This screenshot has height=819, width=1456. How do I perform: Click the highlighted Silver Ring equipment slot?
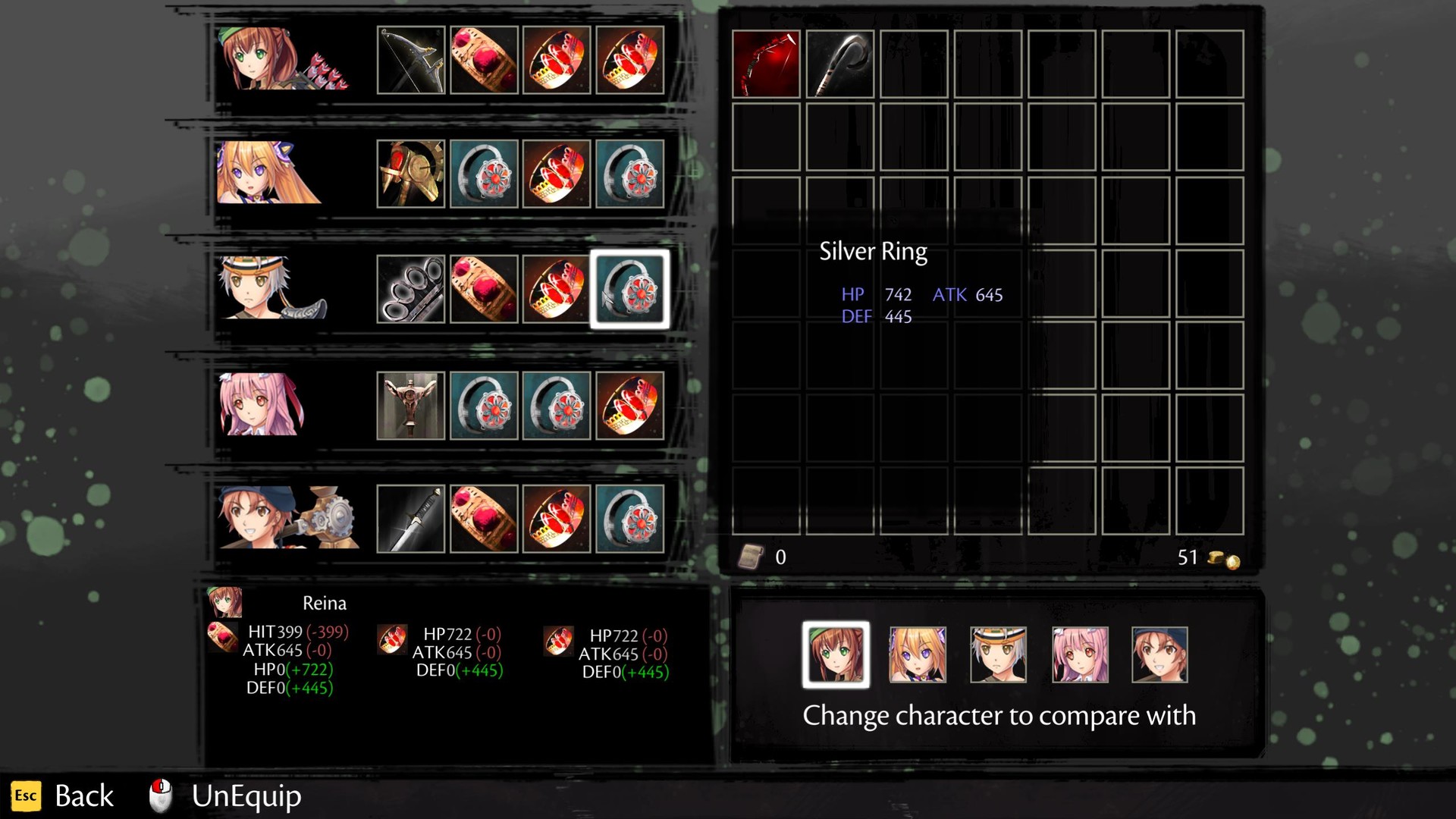tap(629, 291)
